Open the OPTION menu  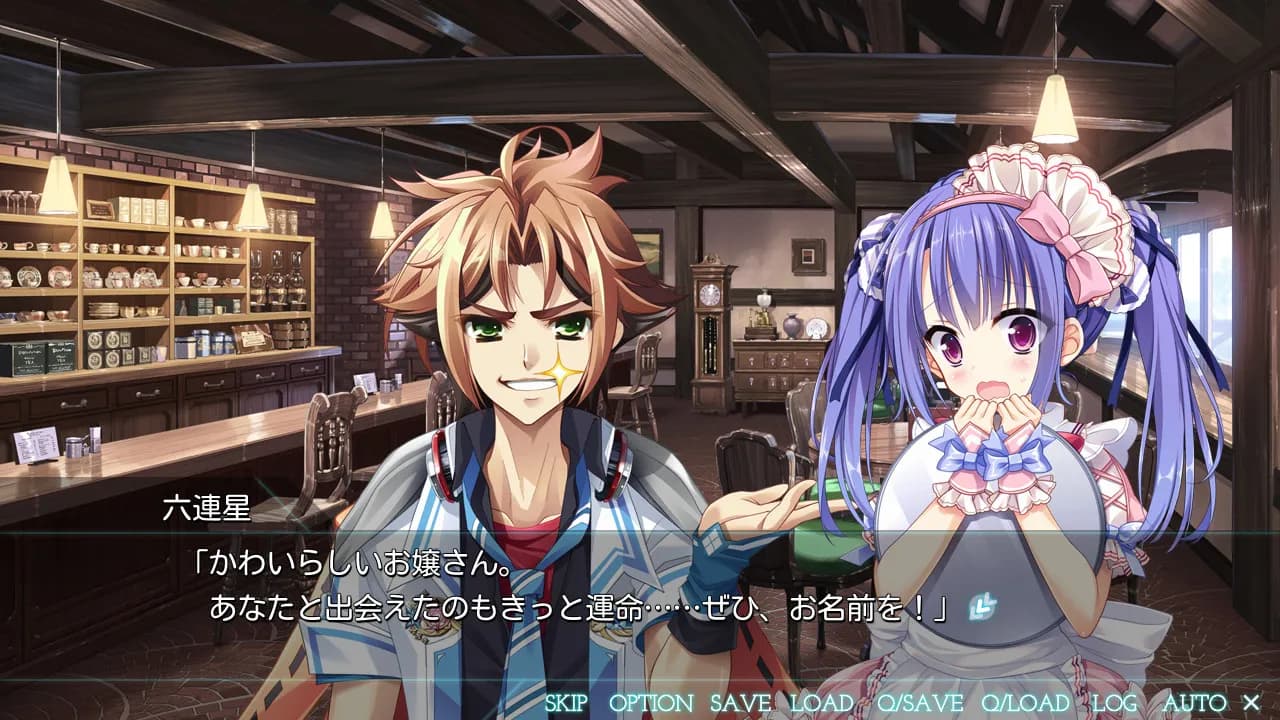tap(650, 703)
